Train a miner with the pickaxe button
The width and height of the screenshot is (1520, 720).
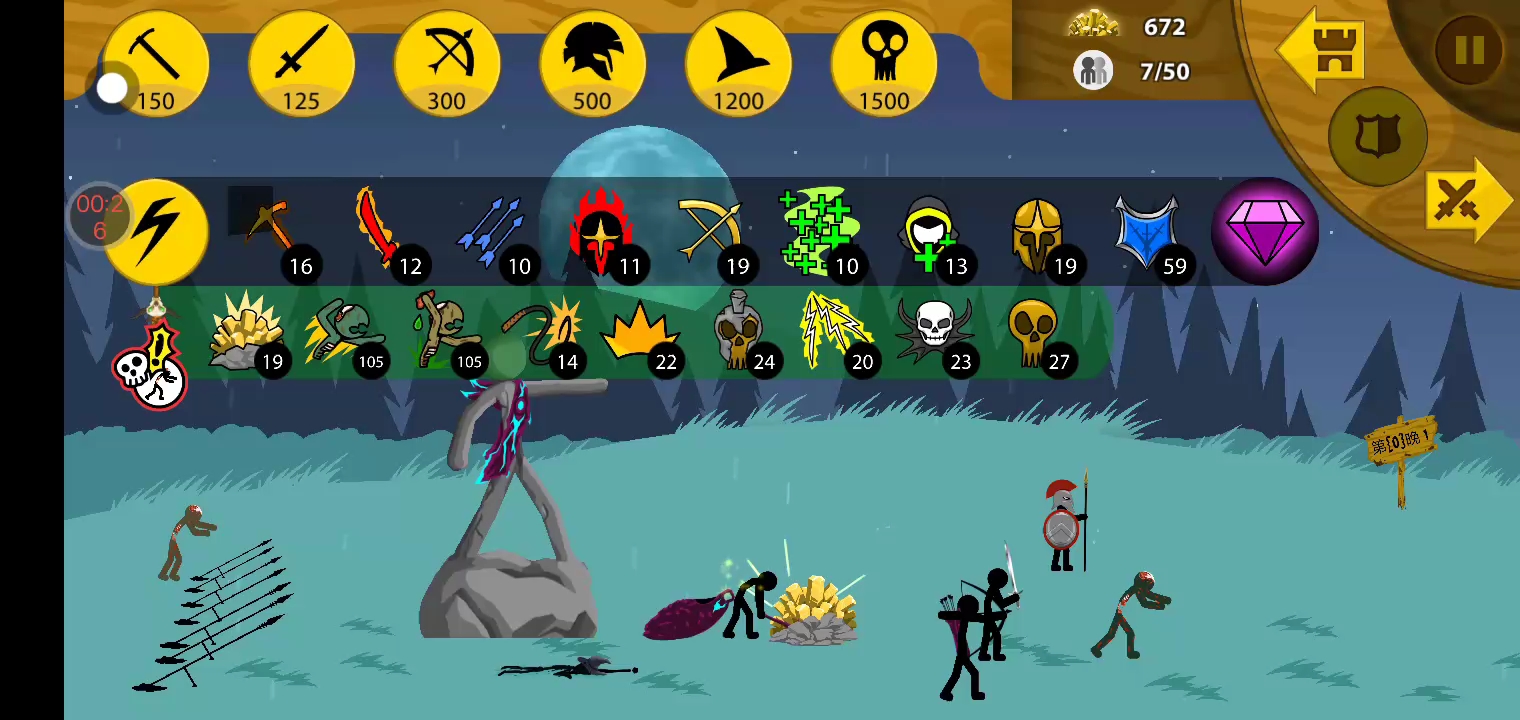(155, 64)
